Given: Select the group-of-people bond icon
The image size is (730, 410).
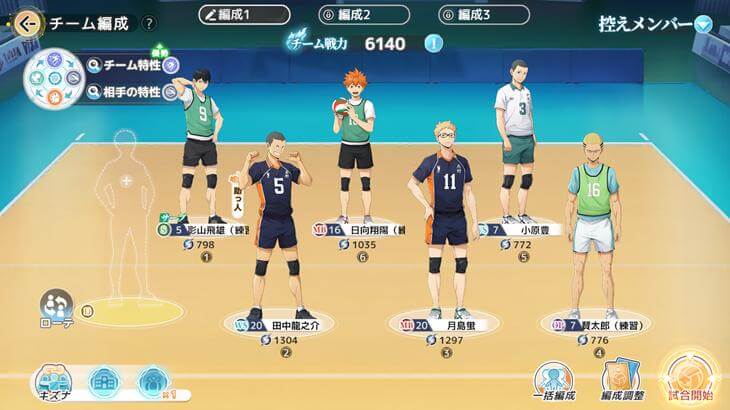Looking at the screenshot, I should (151, 380).
